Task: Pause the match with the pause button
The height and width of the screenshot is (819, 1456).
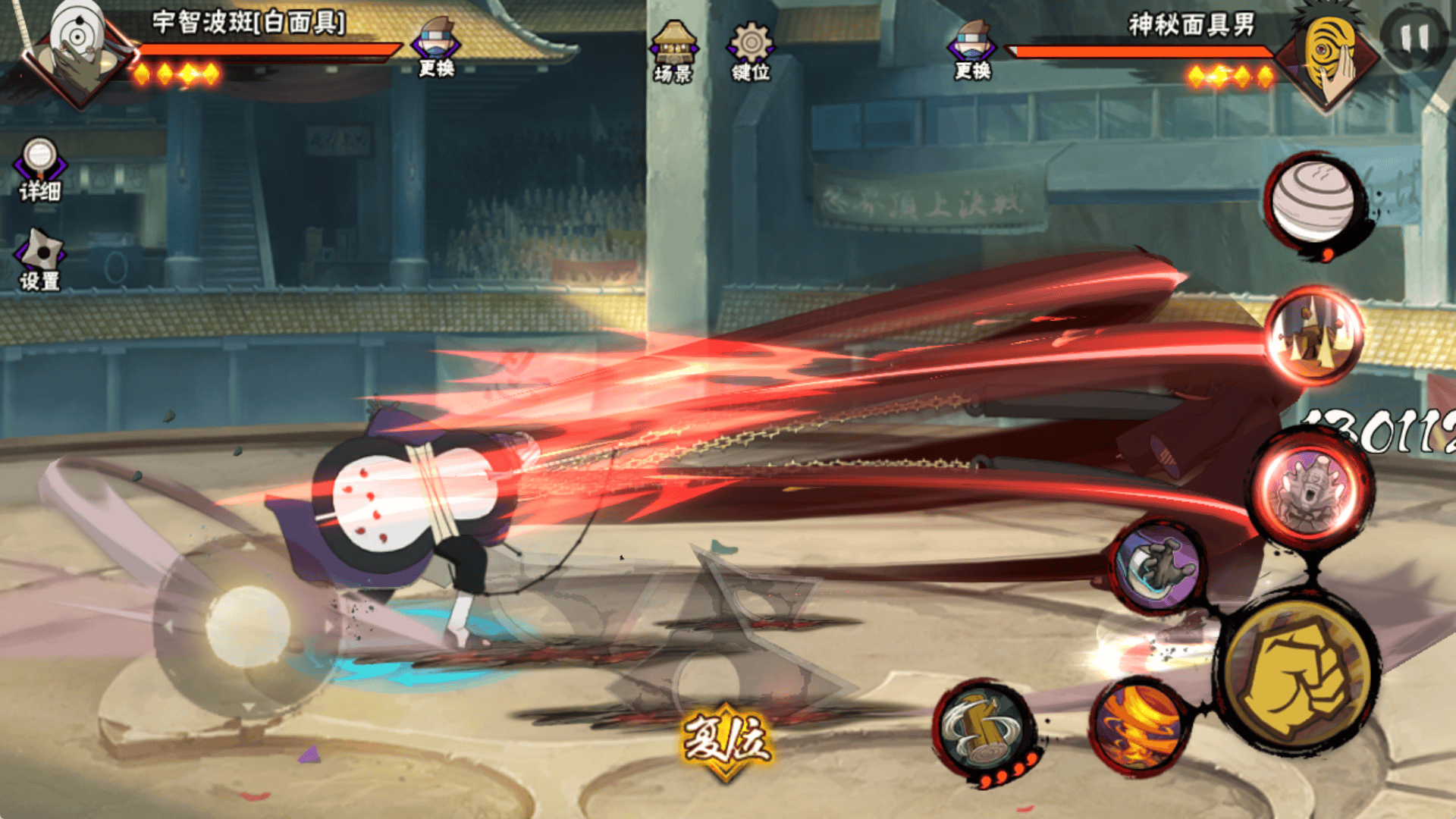Action: pos(1412,38)
